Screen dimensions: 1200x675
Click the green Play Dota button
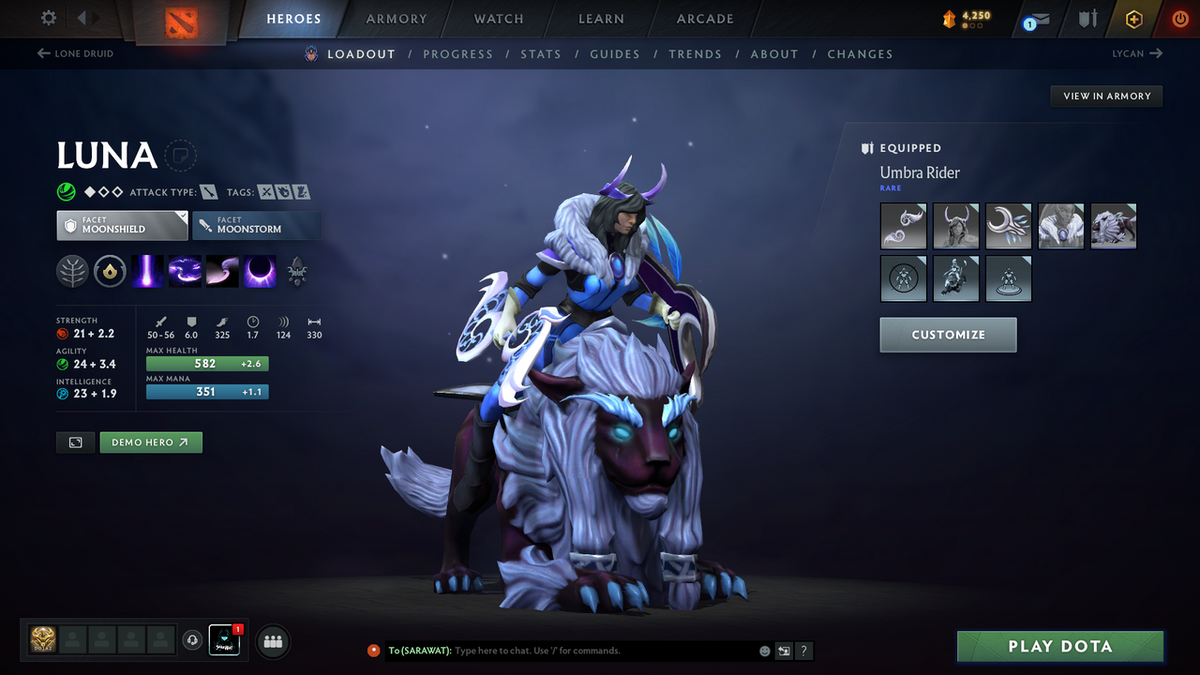click(1060, 646)
